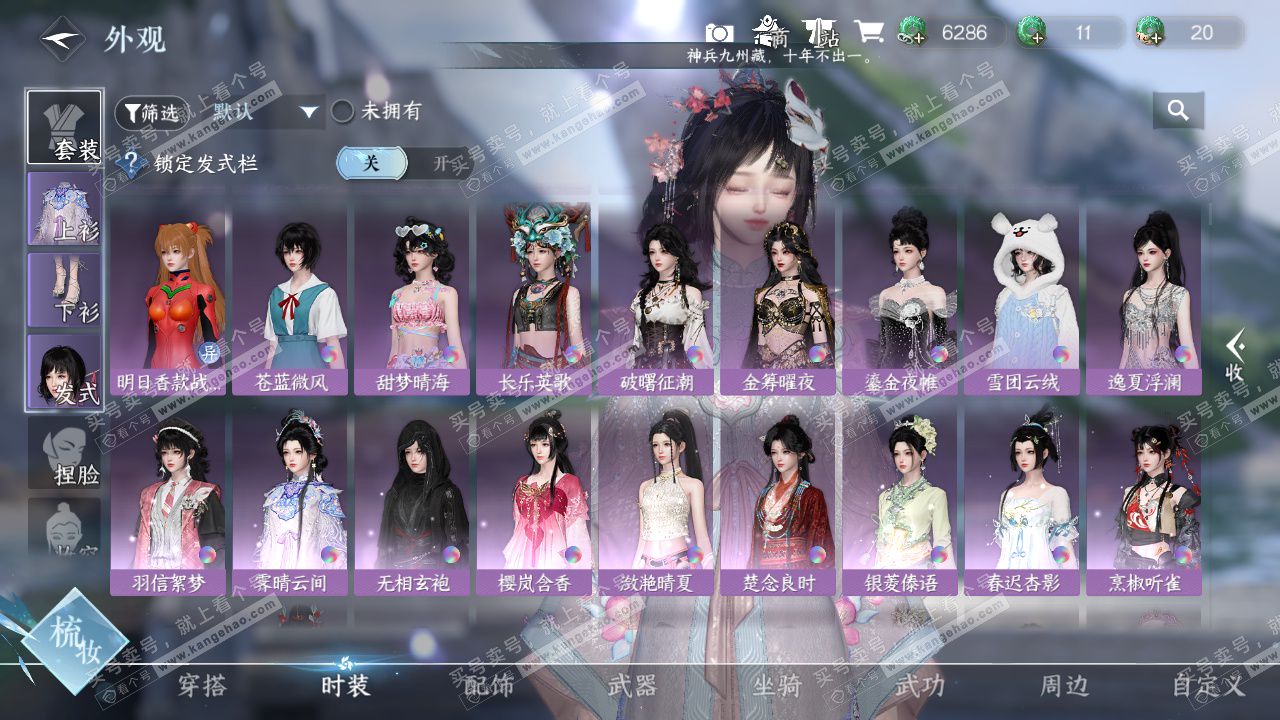1280x720 pixels.
Task: Switch to the 上衫 category
Action: [x=64, y=209]
